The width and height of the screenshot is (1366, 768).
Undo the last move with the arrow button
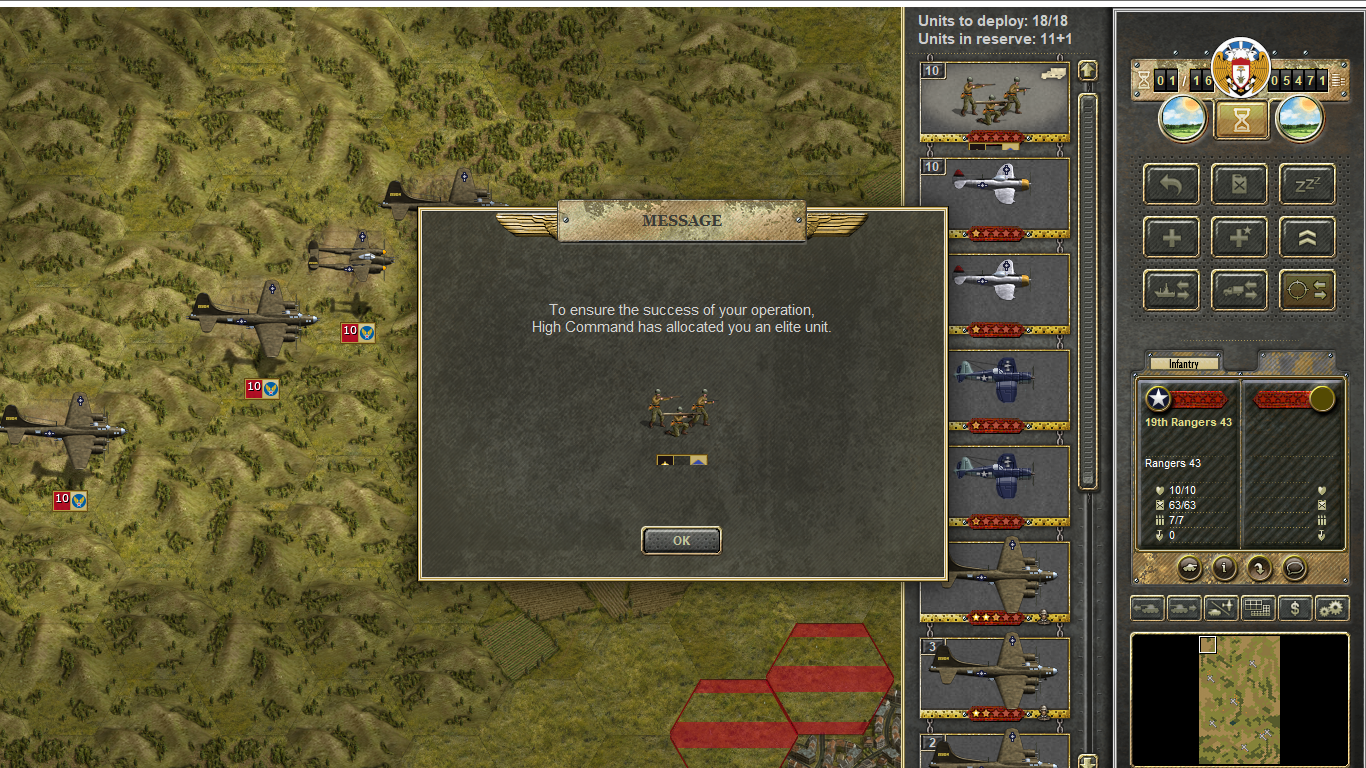1171,185
